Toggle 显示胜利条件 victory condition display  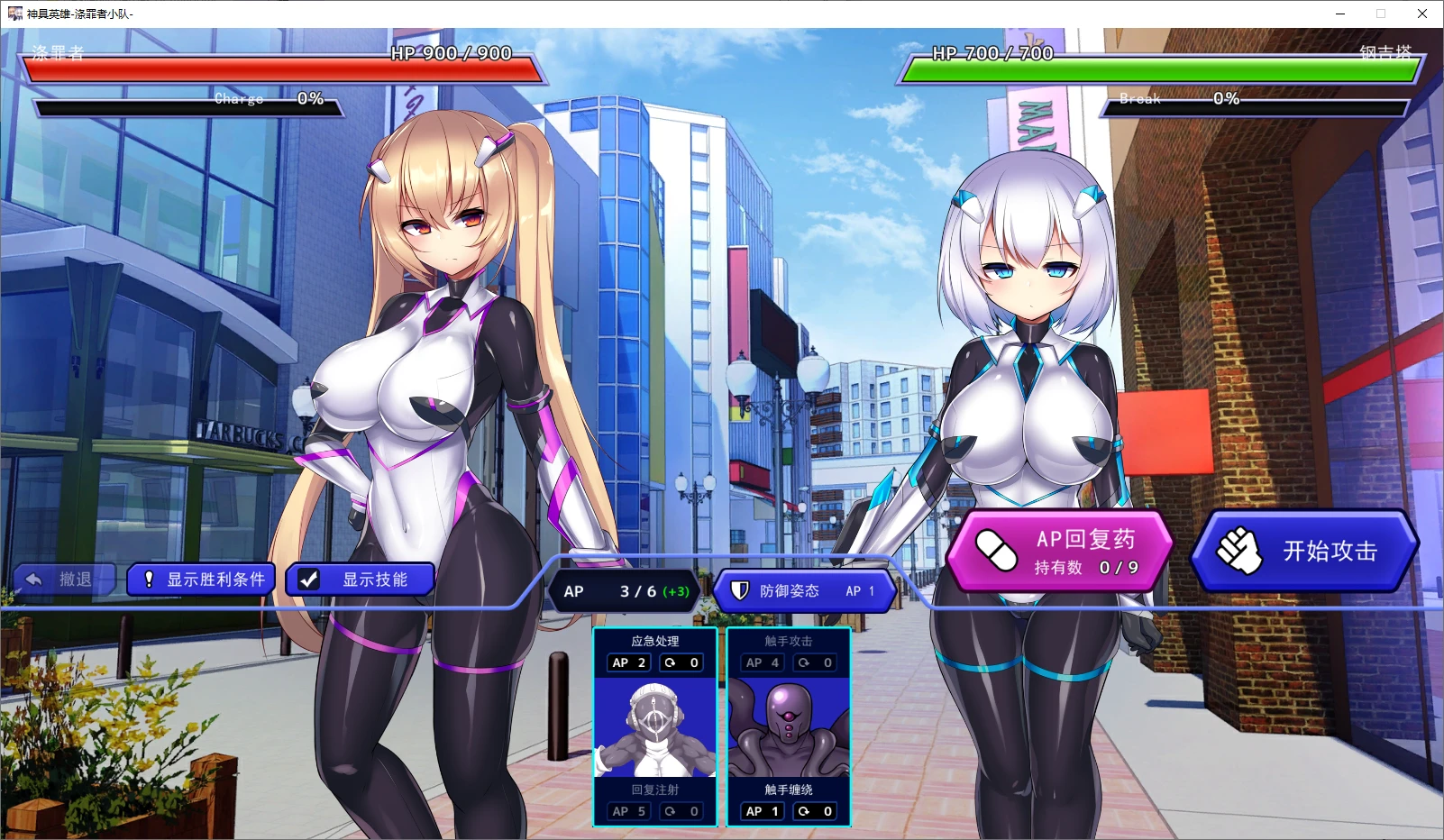tap(200, 580)
